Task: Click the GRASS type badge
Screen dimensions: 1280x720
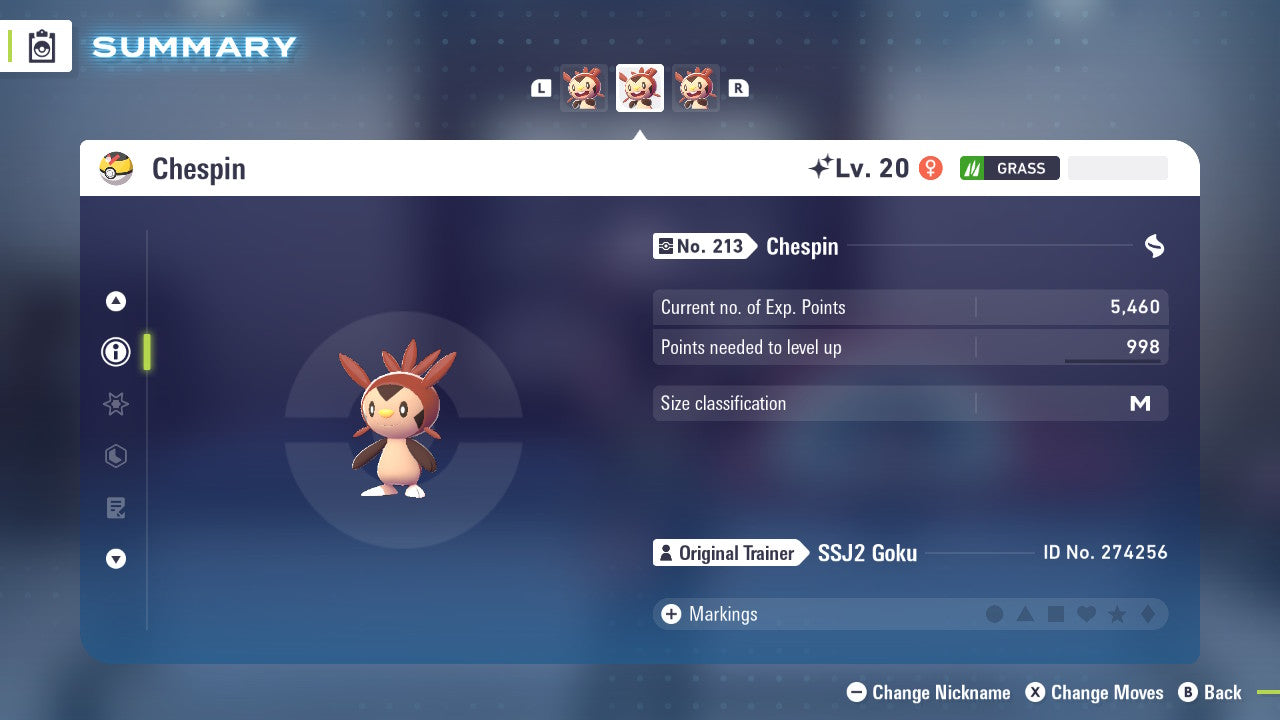Action: coord(1010,168)
